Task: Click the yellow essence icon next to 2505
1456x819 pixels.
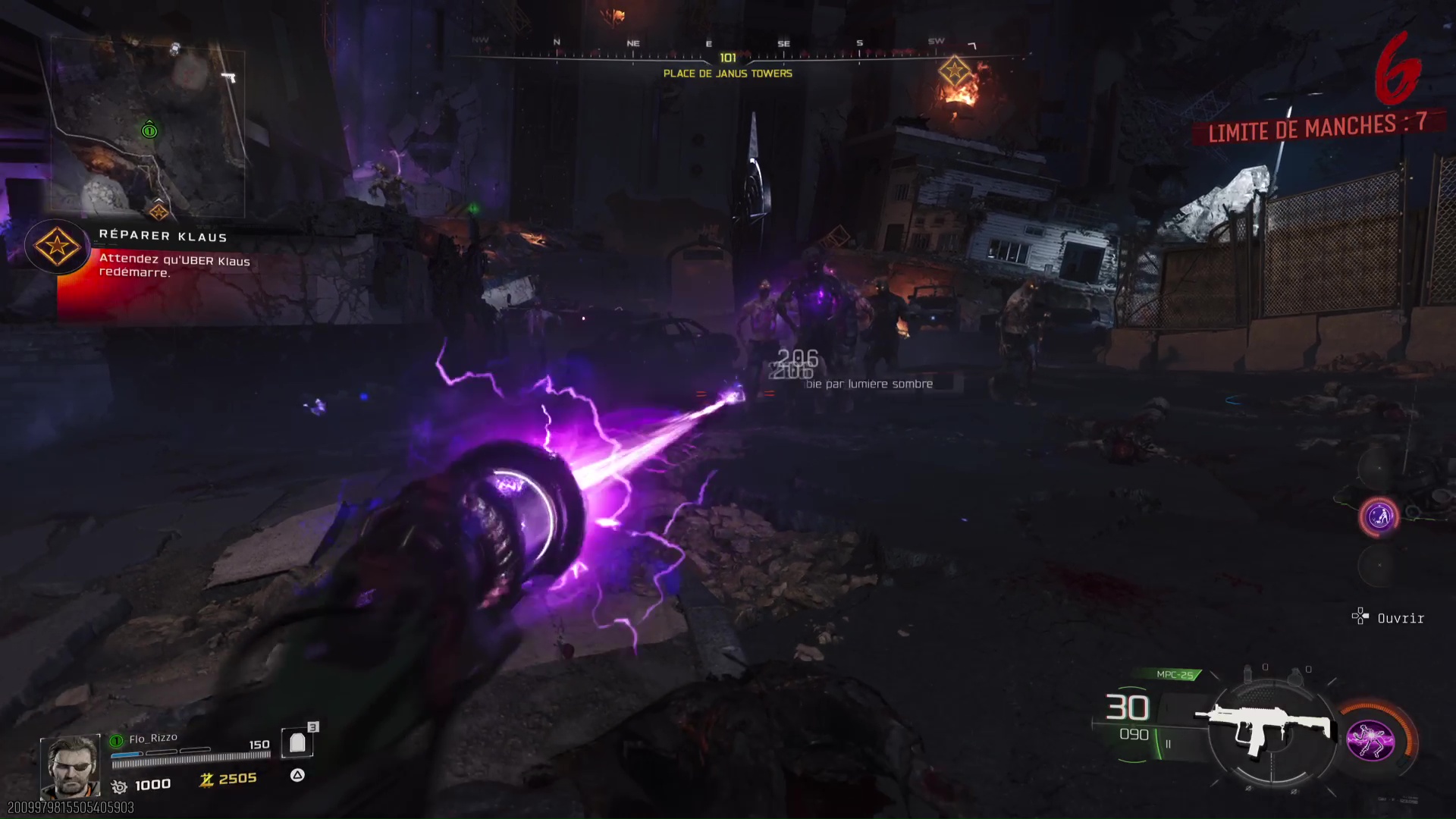Action: [x=206, y=779]
